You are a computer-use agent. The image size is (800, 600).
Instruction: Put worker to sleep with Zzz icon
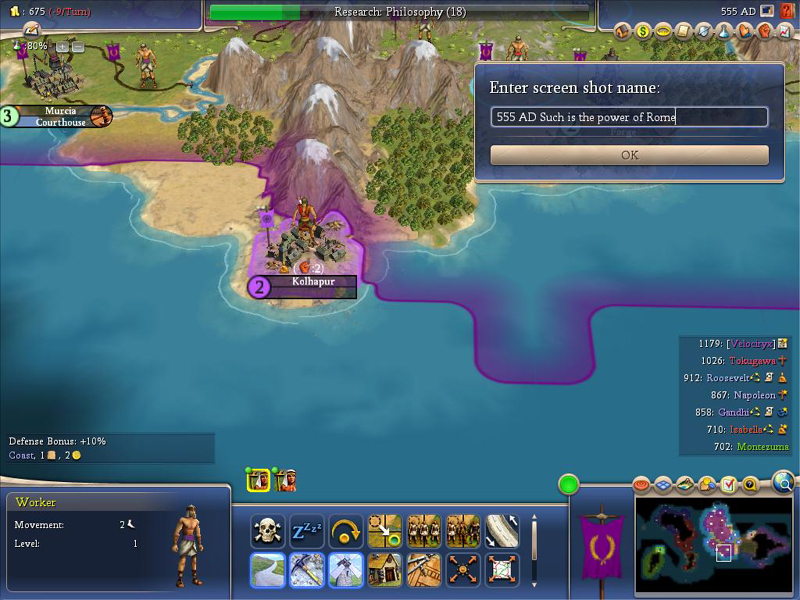tap(307, 531)
